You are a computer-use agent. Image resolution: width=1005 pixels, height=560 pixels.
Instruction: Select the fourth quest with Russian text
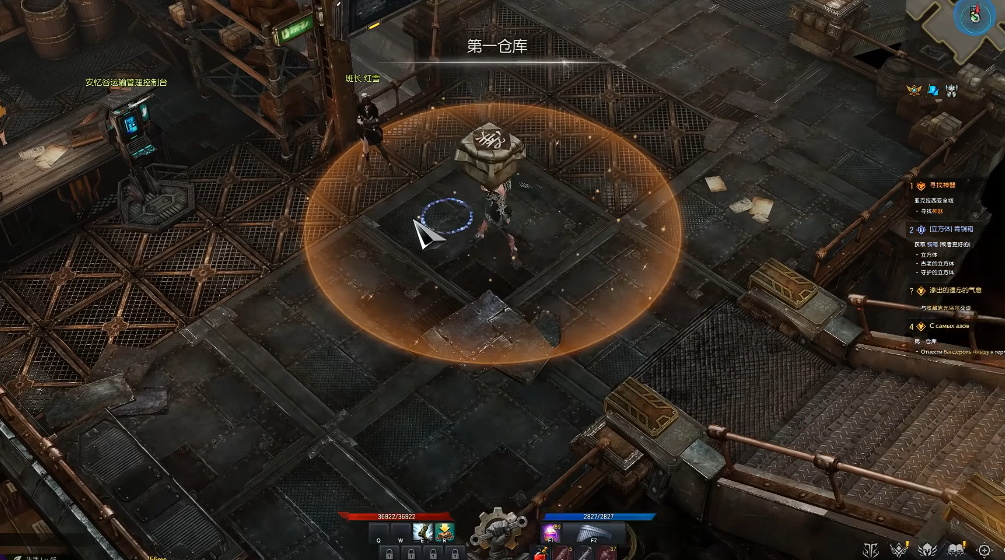[946, 326]
